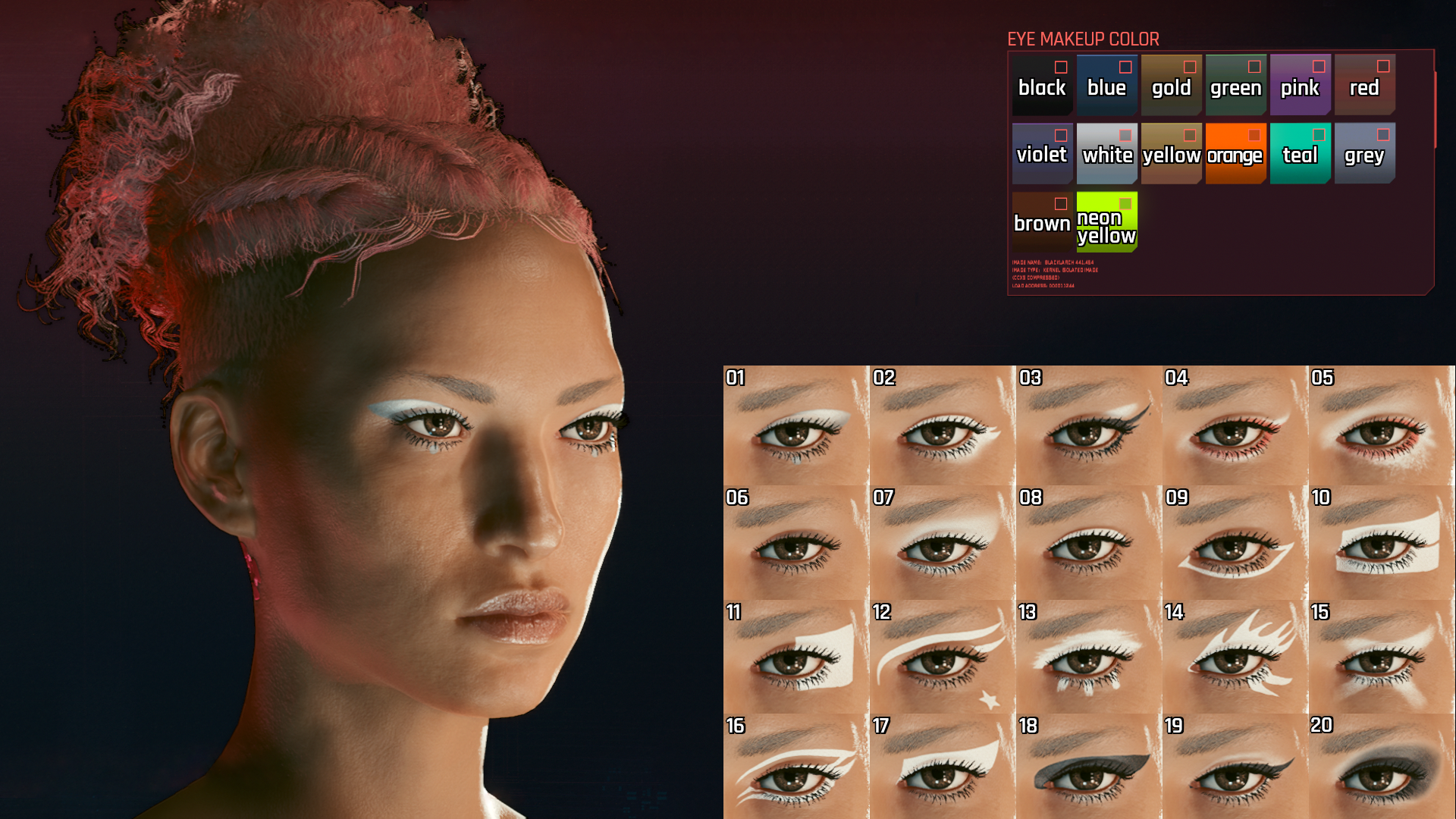Select the neon yellow color swatch
Image resolution: width=1456 pixels, height=819 pixels.
[x=1106, y=221]
